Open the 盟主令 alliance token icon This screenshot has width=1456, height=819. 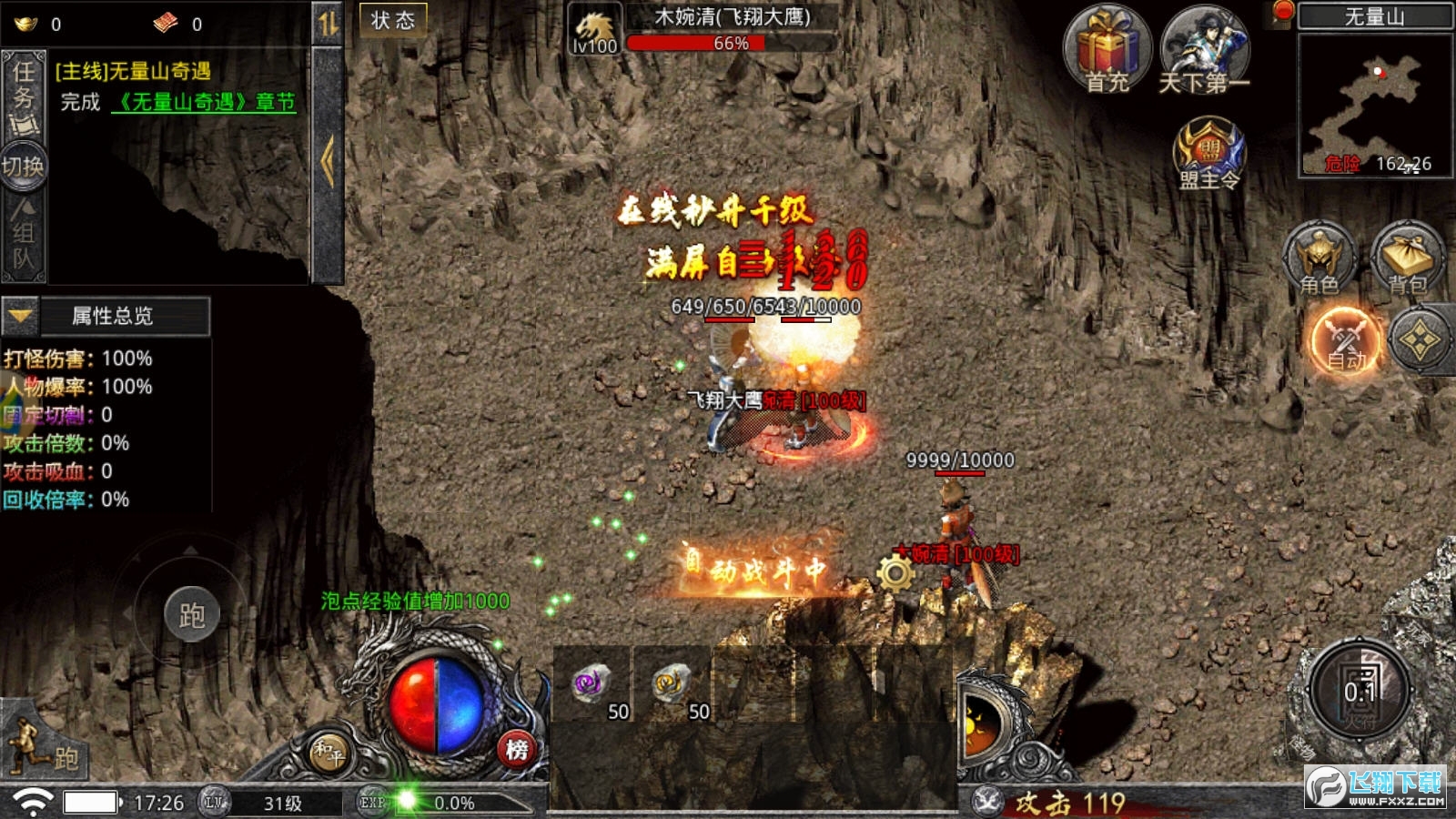pos(1208,153)
